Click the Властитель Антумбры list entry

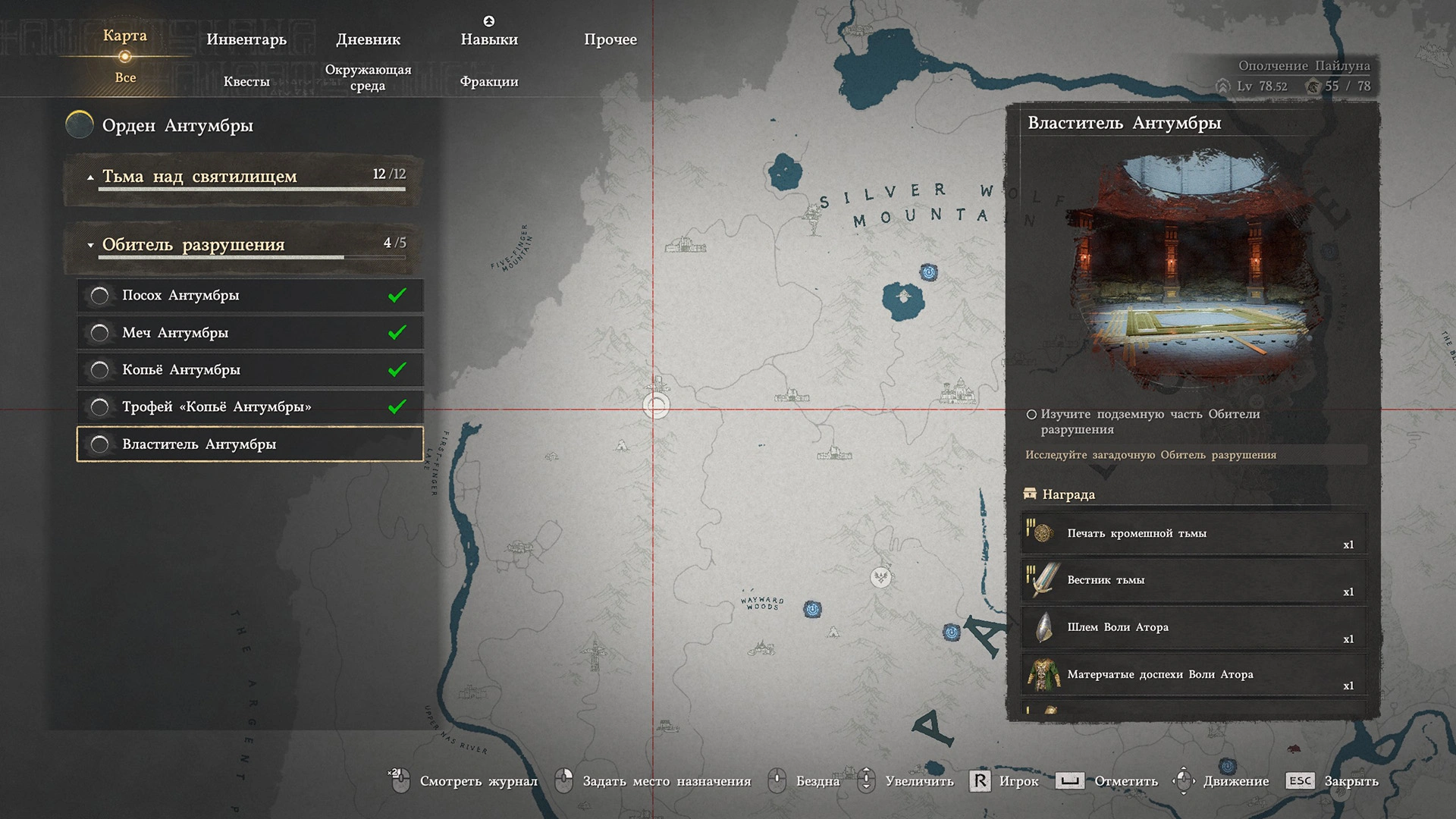250,444
